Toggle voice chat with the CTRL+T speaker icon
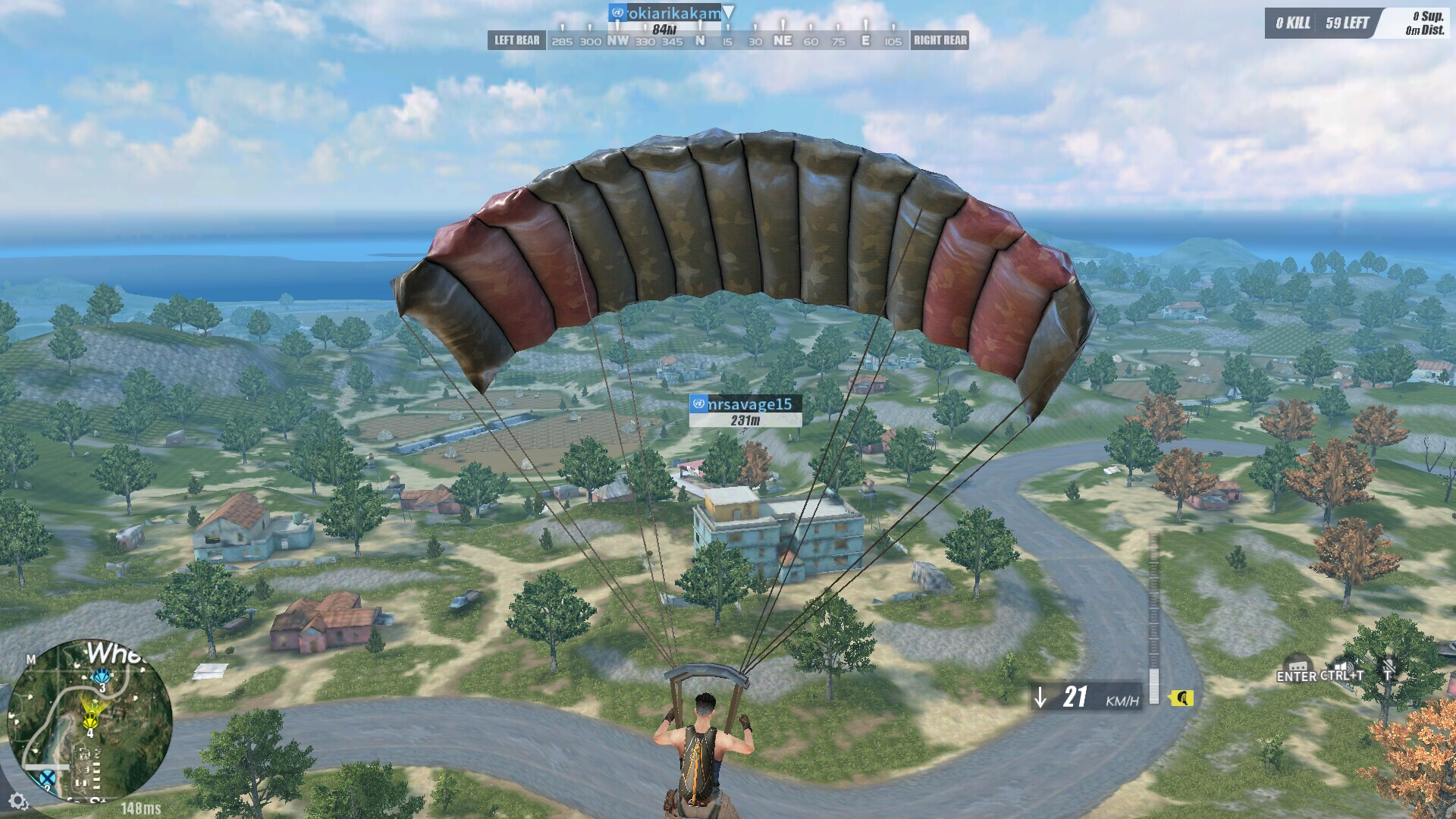Viewport: 1456px width, 819px height. (1344, 666)
